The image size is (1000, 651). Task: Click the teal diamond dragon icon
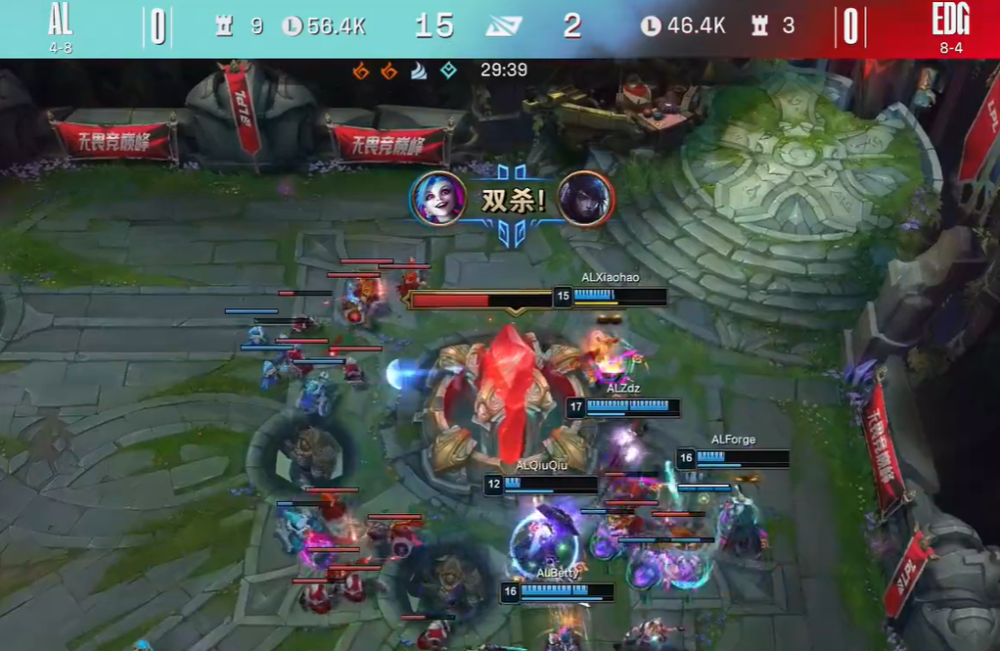tap(449, 71)
